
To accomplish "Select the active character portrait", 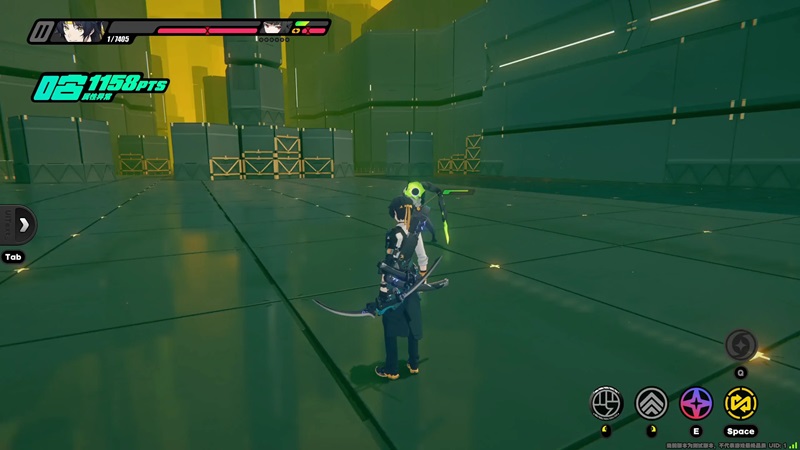I will [82, 31].
